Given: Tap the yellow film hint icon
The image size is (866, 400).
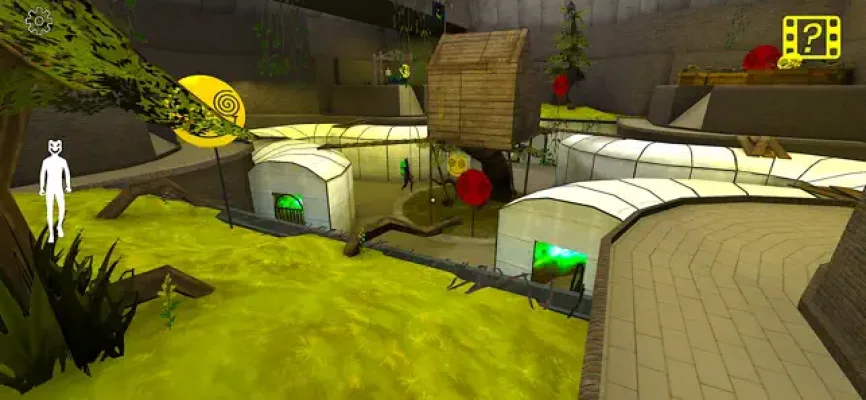Looking at the screenshot, I should coord(811,38).
